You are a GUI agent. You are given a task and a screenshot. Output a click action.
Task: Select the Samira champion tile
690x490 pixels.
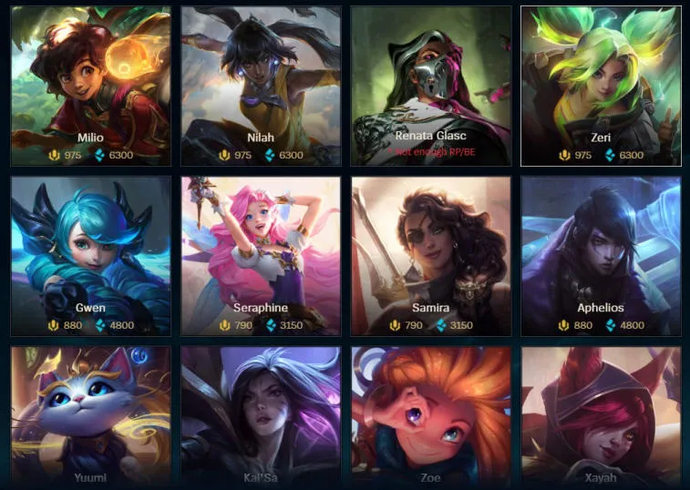coord(431,256)
